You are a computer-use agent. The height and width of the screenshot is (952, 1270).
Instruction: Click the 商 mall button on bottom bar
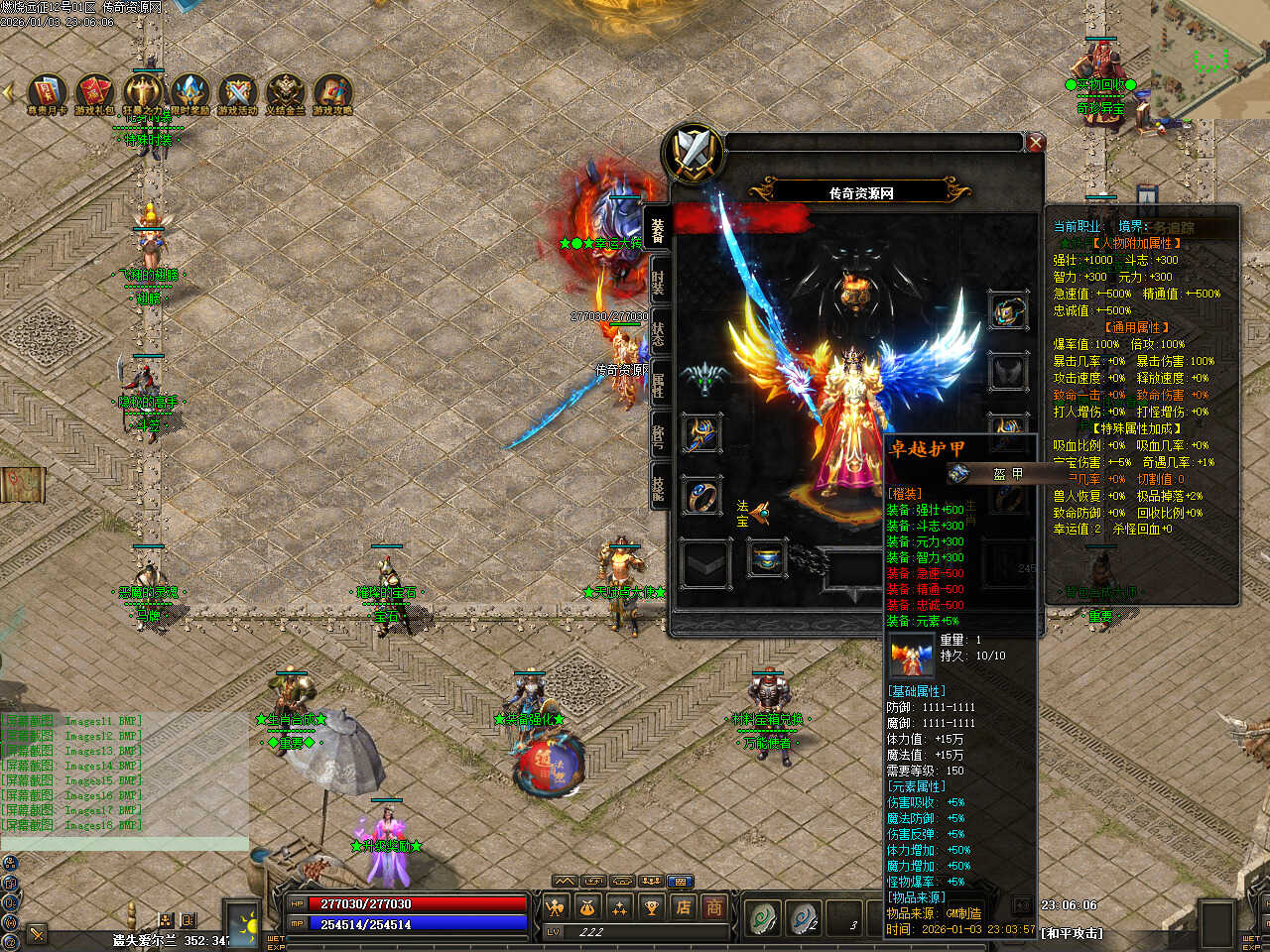point(714,906)
